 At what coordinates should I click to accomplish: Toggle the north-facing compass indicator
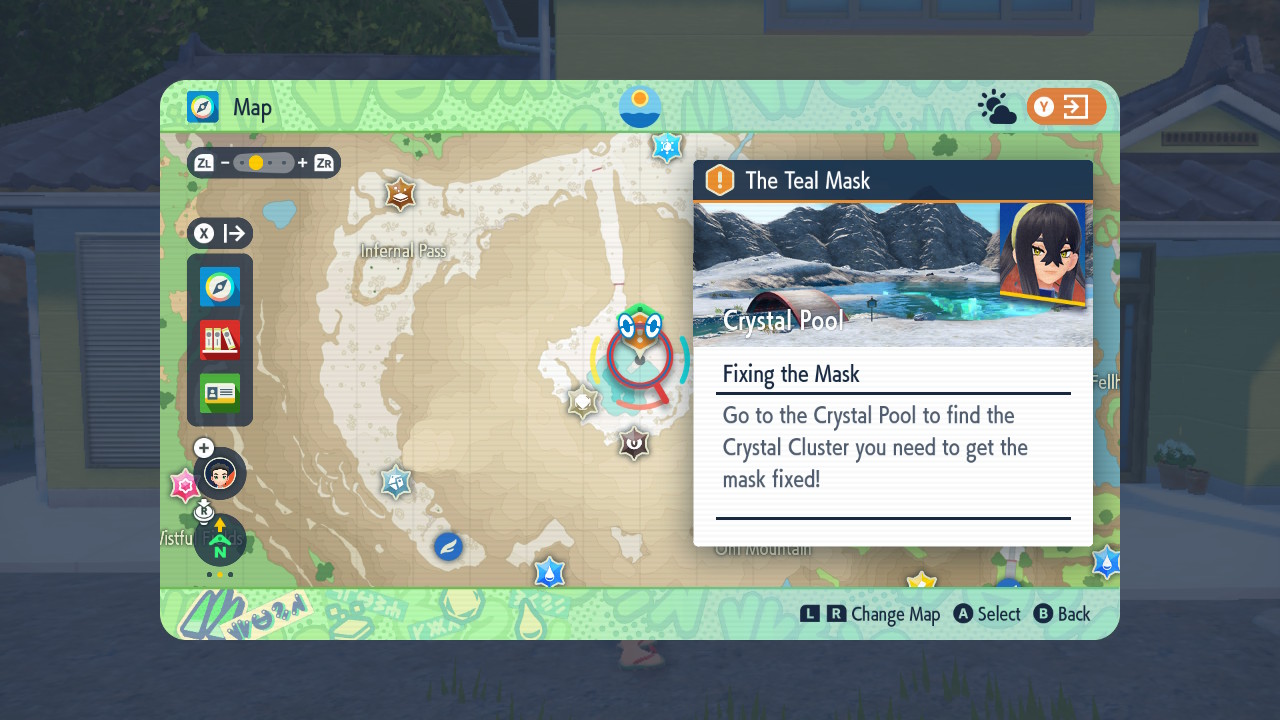(x=220, y=542)
